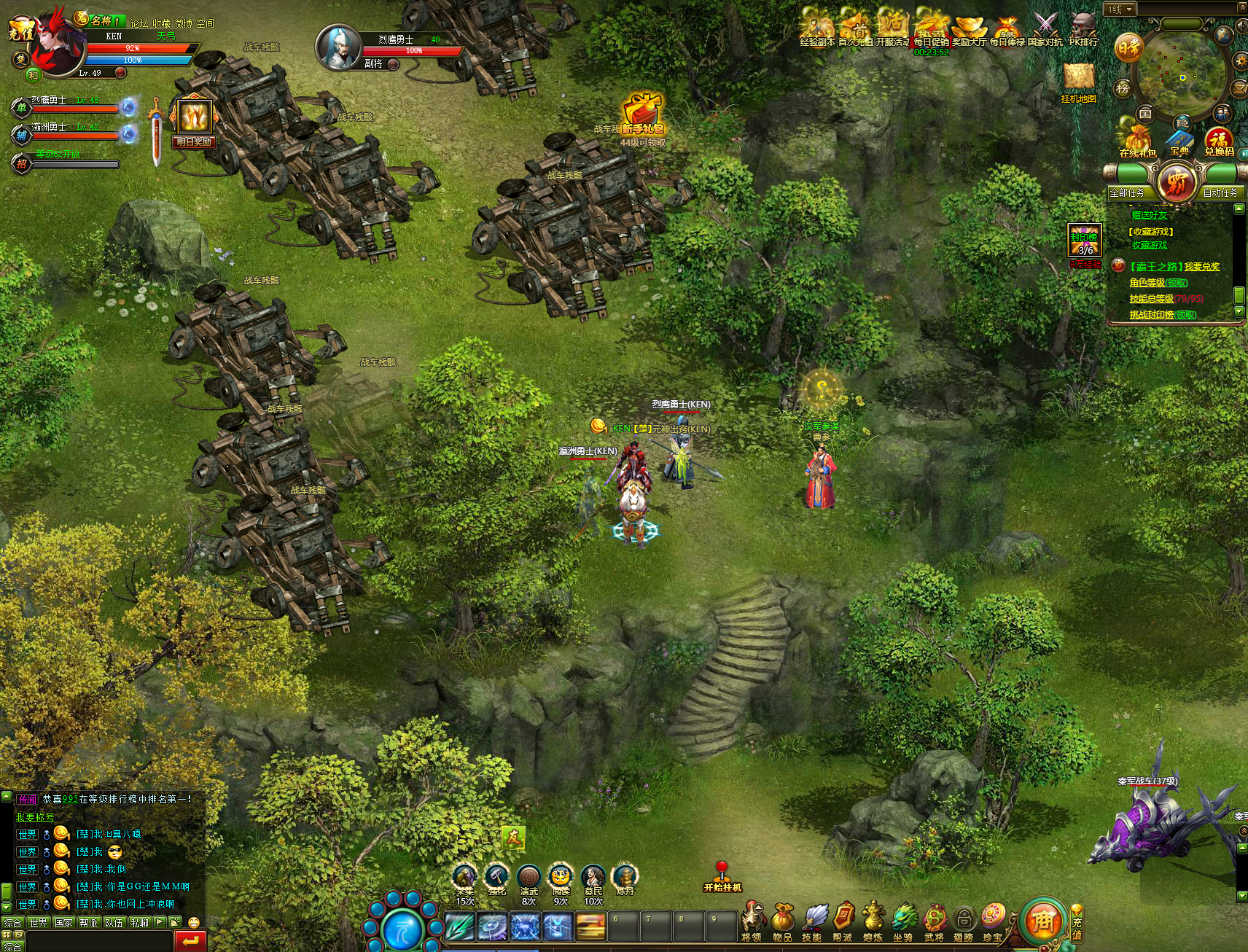This screenshot has width=1248, height=952.
Task: Open the 经验副本 experience dungeon
Action: pyautogui.click(x=817, y=28)
